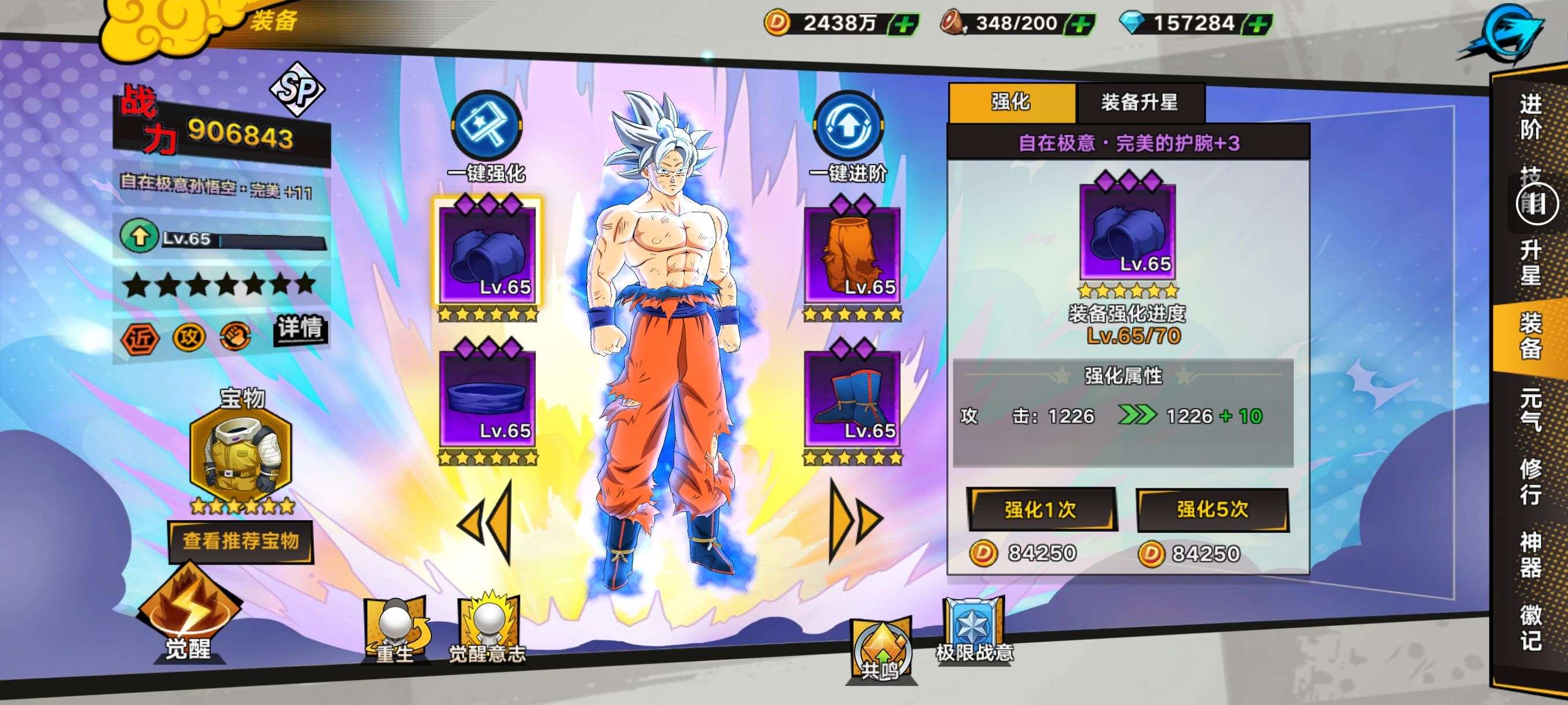Select the 强化 tab
The width and height of the screenshot is (1568, 705).
pos(1011,102)
